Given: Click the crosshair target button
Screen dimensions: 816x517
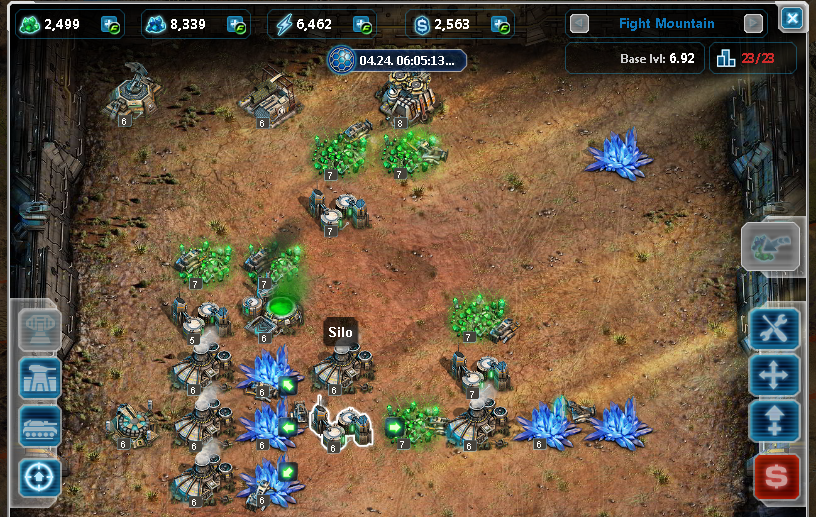Looking at the screenshot, I should [40, 476].
